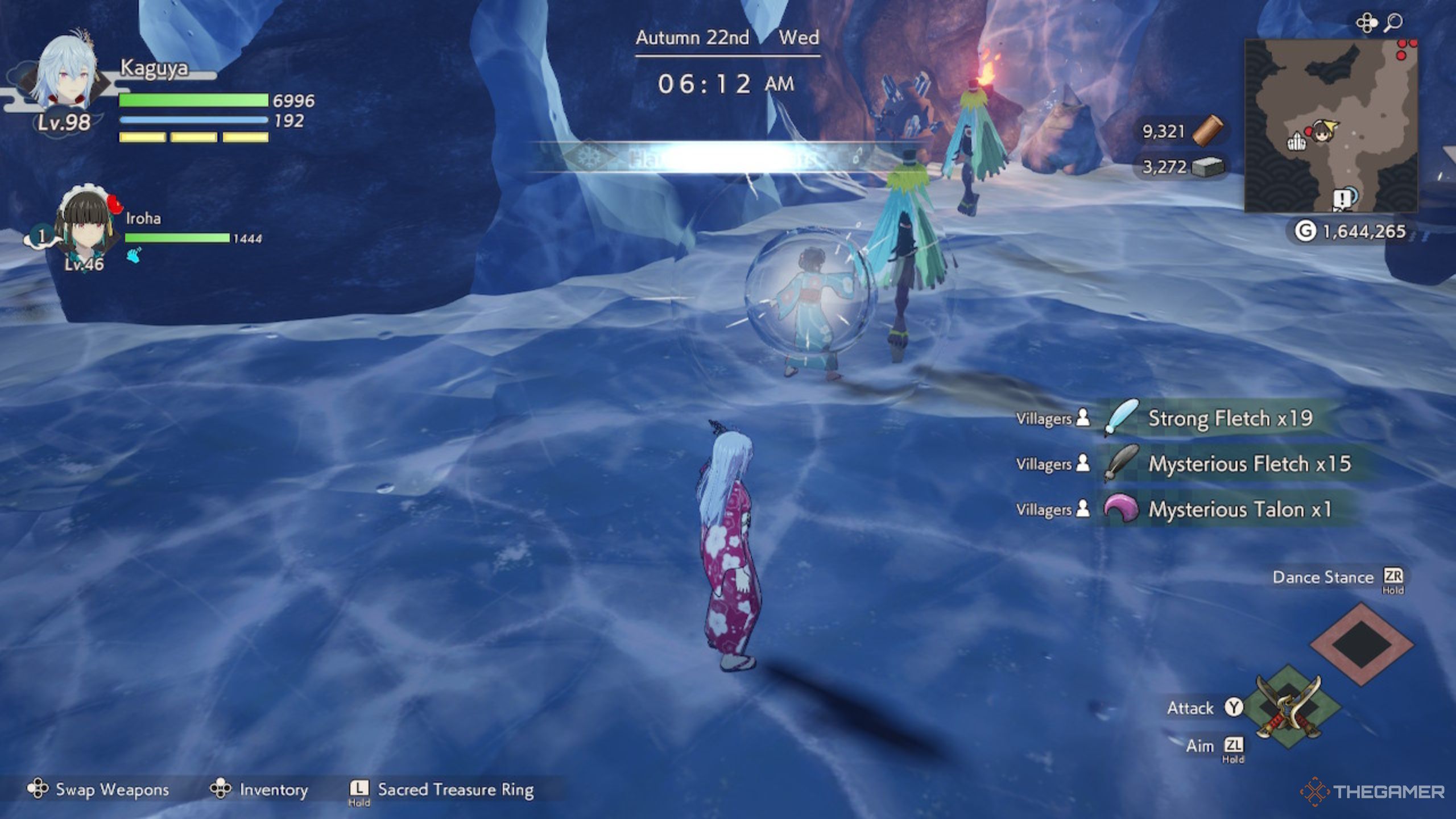Viewport: 1456px width, 819px height.
Task: Click the magnifying glass map zoom icon
Action: (1393, 23)
